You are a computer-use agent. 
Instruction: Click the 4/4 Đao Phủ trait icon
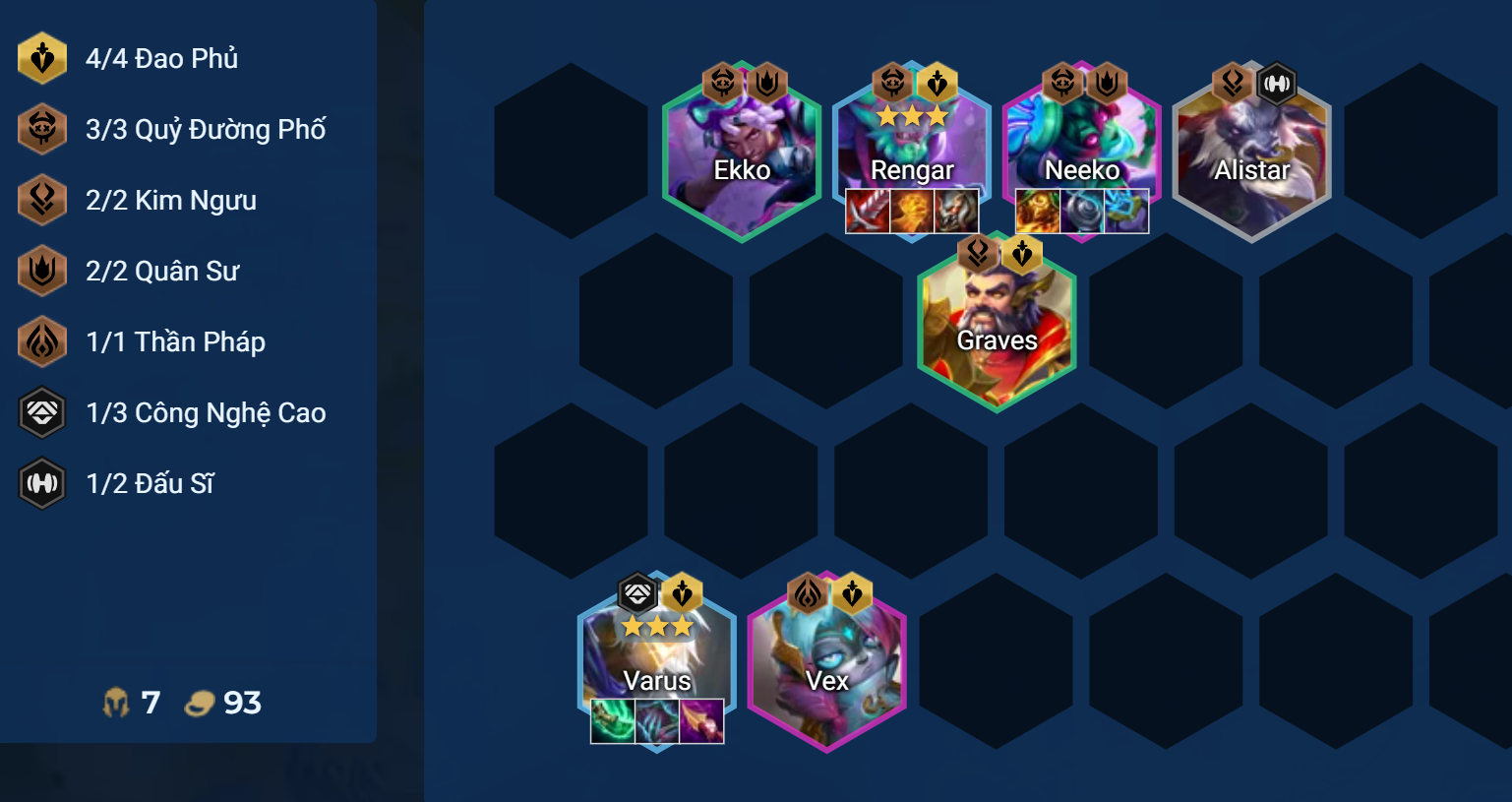coord(41,58)
